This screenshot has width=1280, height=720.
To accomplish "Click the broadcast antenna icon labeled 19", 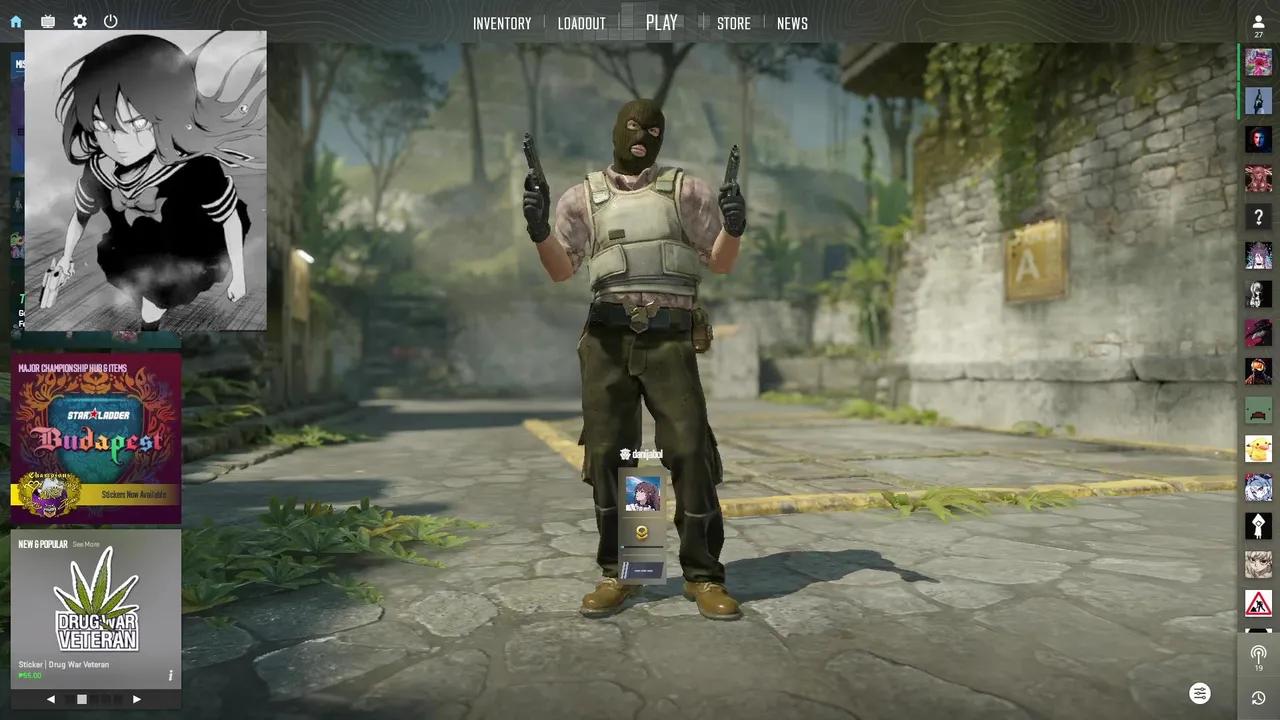I will (x=1258, y=655).
